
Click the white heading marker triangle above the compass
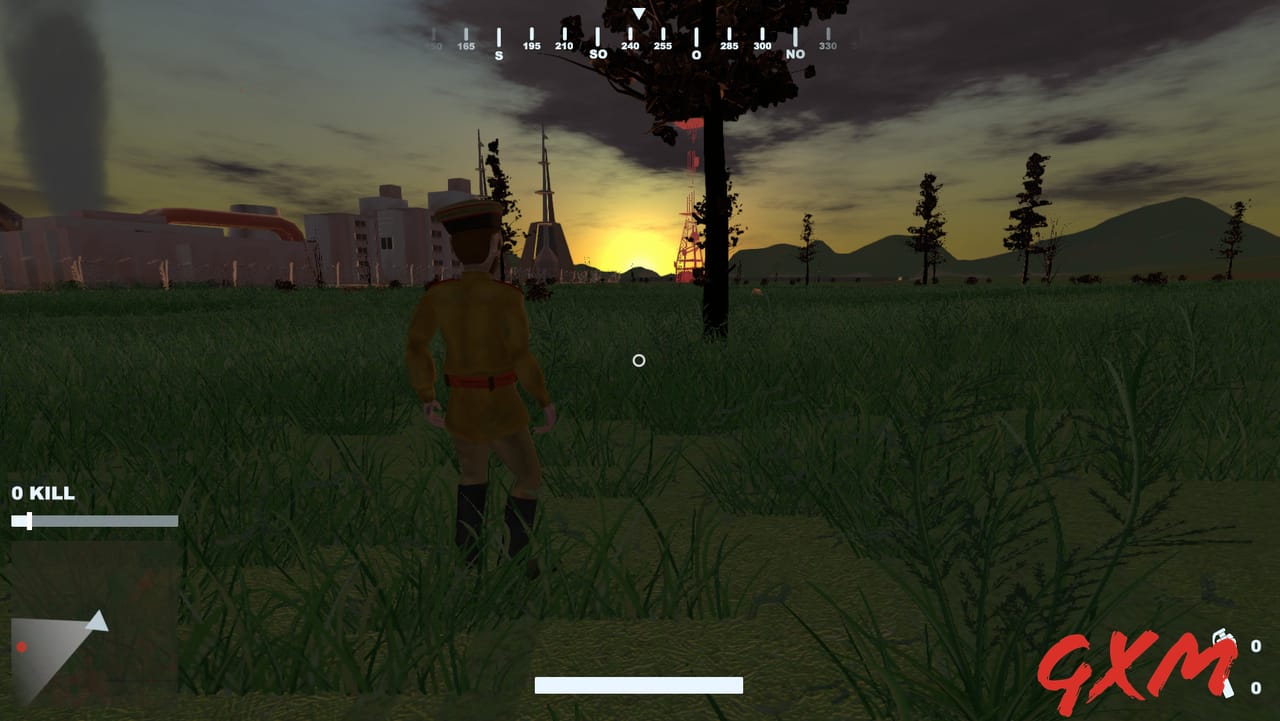pos(637,13)
